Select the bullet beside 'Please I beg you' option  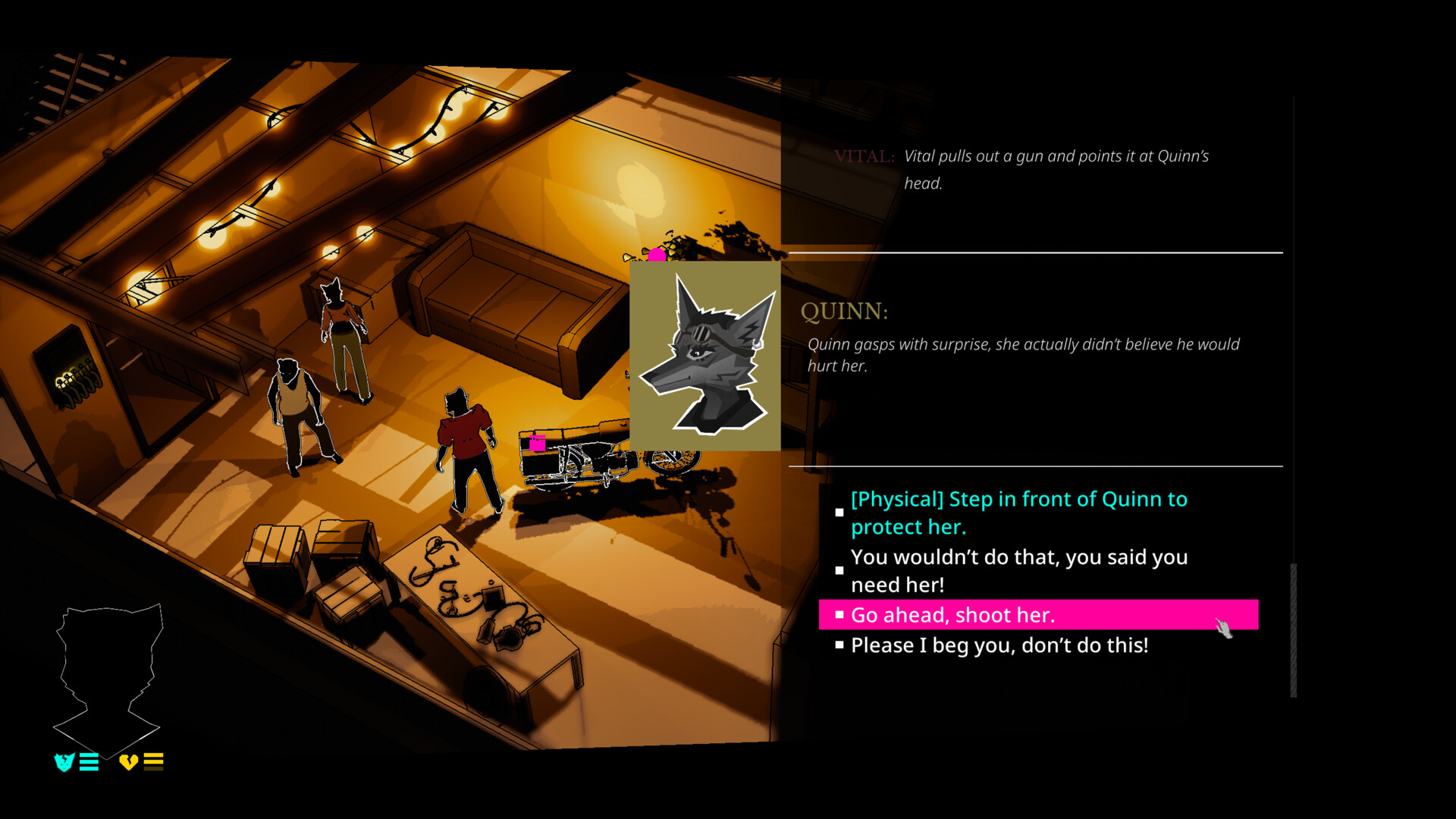point(839,645)
